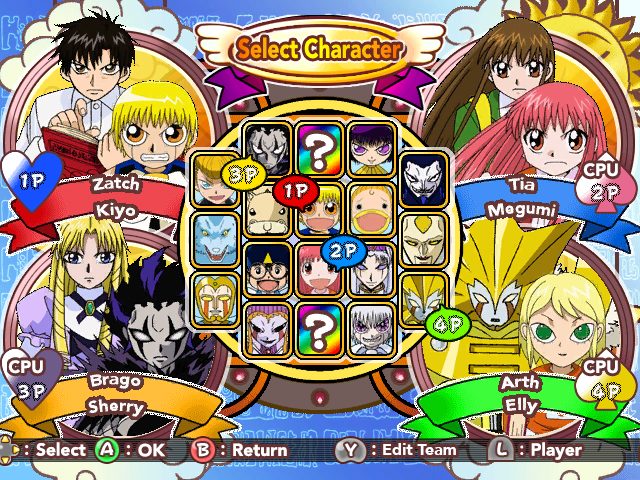Choose the bottom rainbow question mark tile
Image resolution: width=640 pixels, height=480 pixels.
pyautogui.click(x=320, y=326)
